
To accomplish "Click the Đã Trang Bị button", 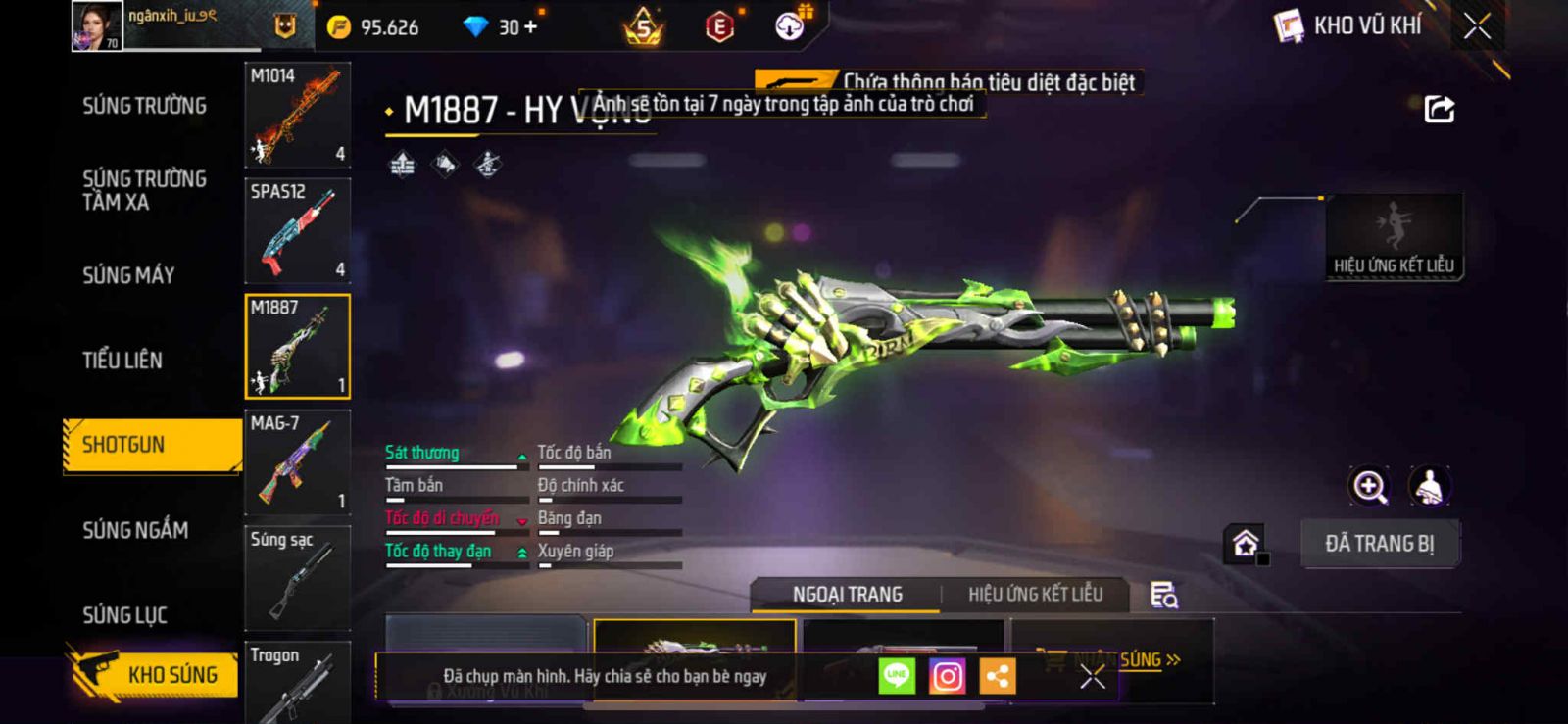I will coord(1379,544).
